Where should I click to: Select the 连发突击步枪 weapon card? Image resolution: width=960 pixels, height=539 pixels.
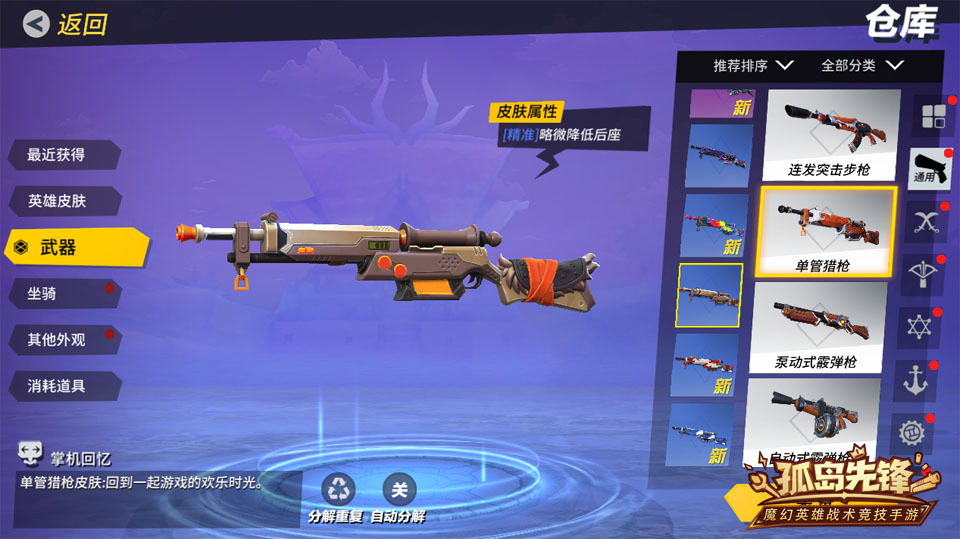coord(829,135)
